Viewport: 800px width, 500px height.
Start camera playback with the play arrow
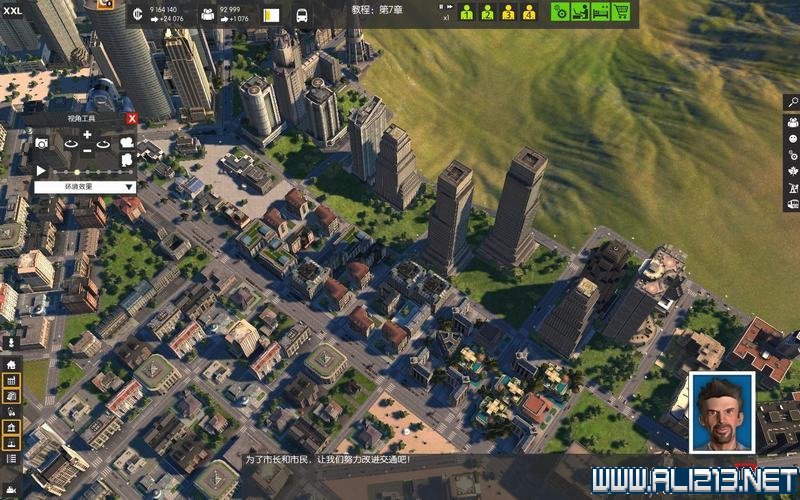coord(41,171)
